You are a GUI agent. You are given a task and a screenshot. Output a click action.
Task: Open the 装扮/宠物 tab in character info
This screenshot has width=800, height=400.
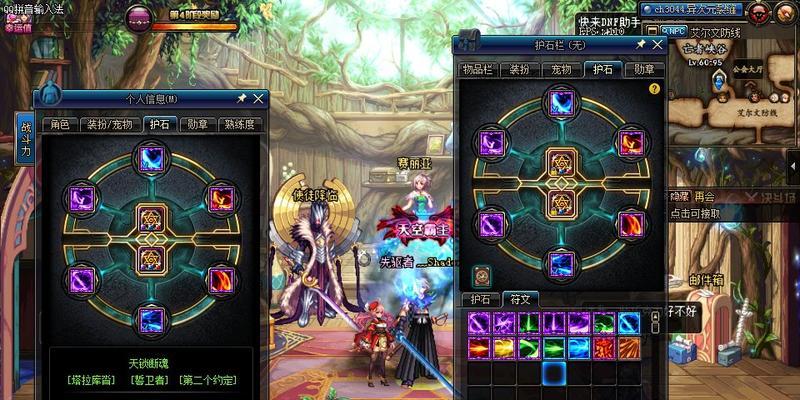point(106,125)
